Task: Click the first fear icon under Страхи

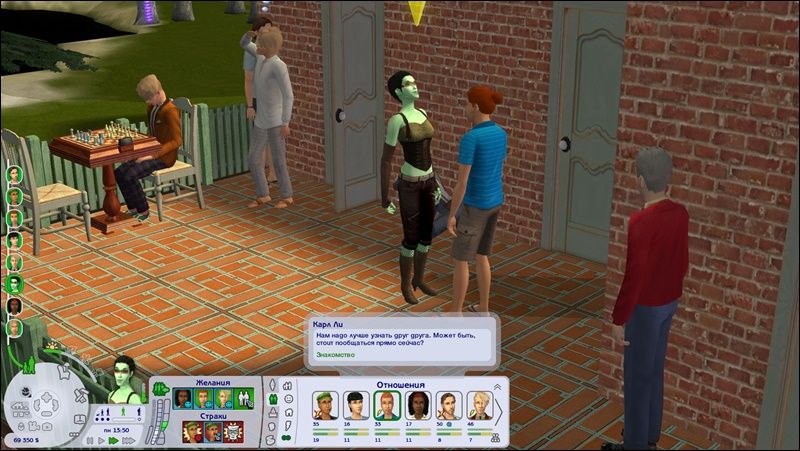Action: (191, 431)
